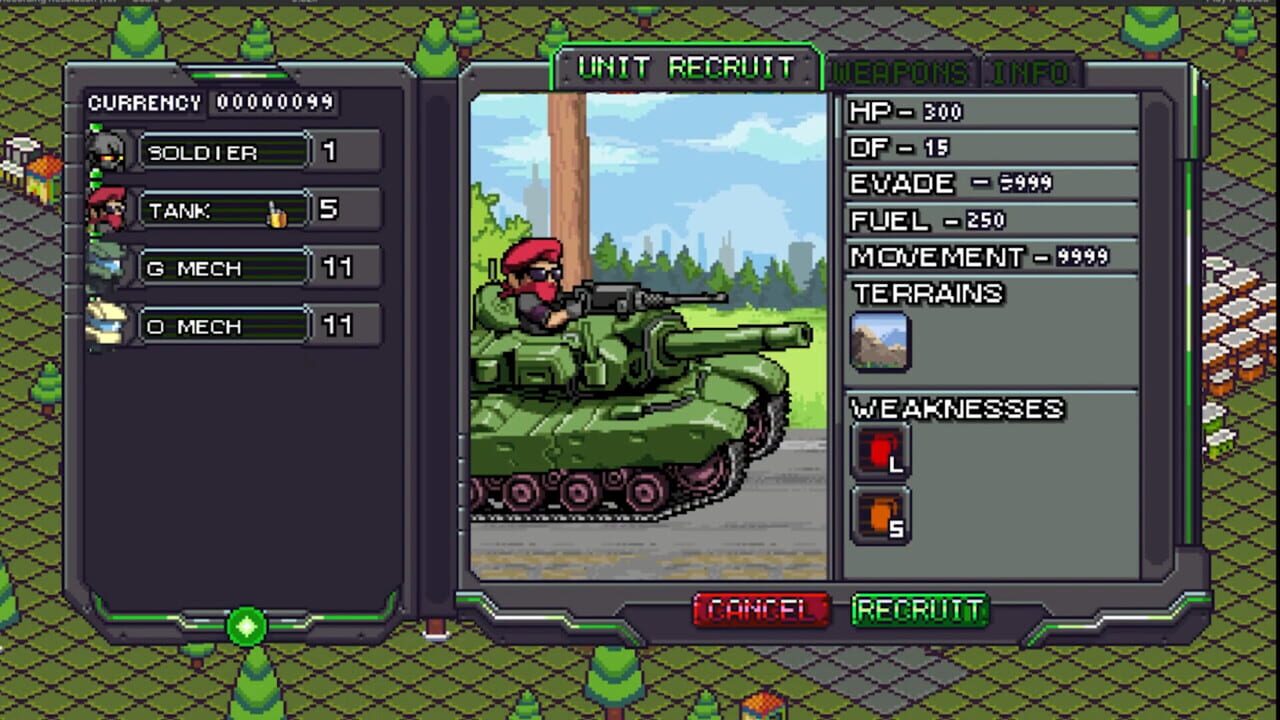Select the Soldier unit portrait icon

110,150
